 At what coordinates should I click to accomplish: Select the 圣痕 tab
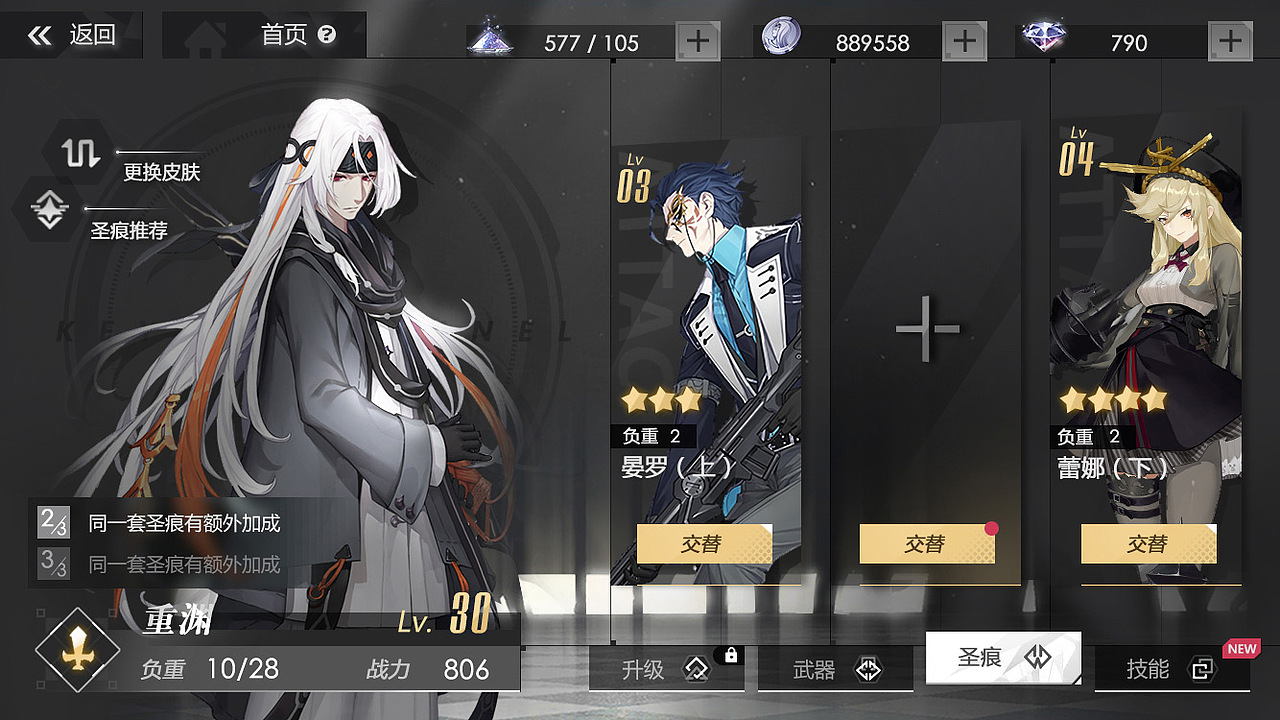coord(1000,656)
